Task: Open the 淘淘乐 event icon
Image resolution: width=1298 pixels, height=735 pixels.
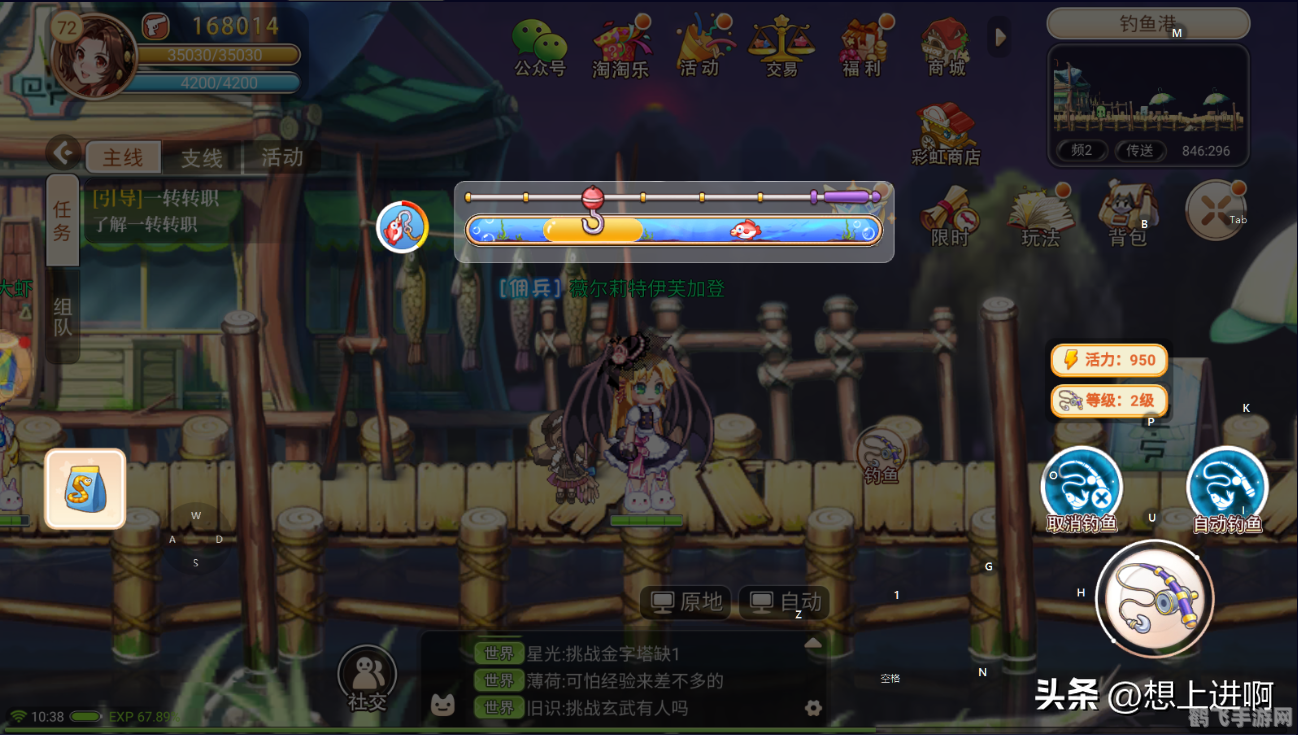Action: click(620, 45)
